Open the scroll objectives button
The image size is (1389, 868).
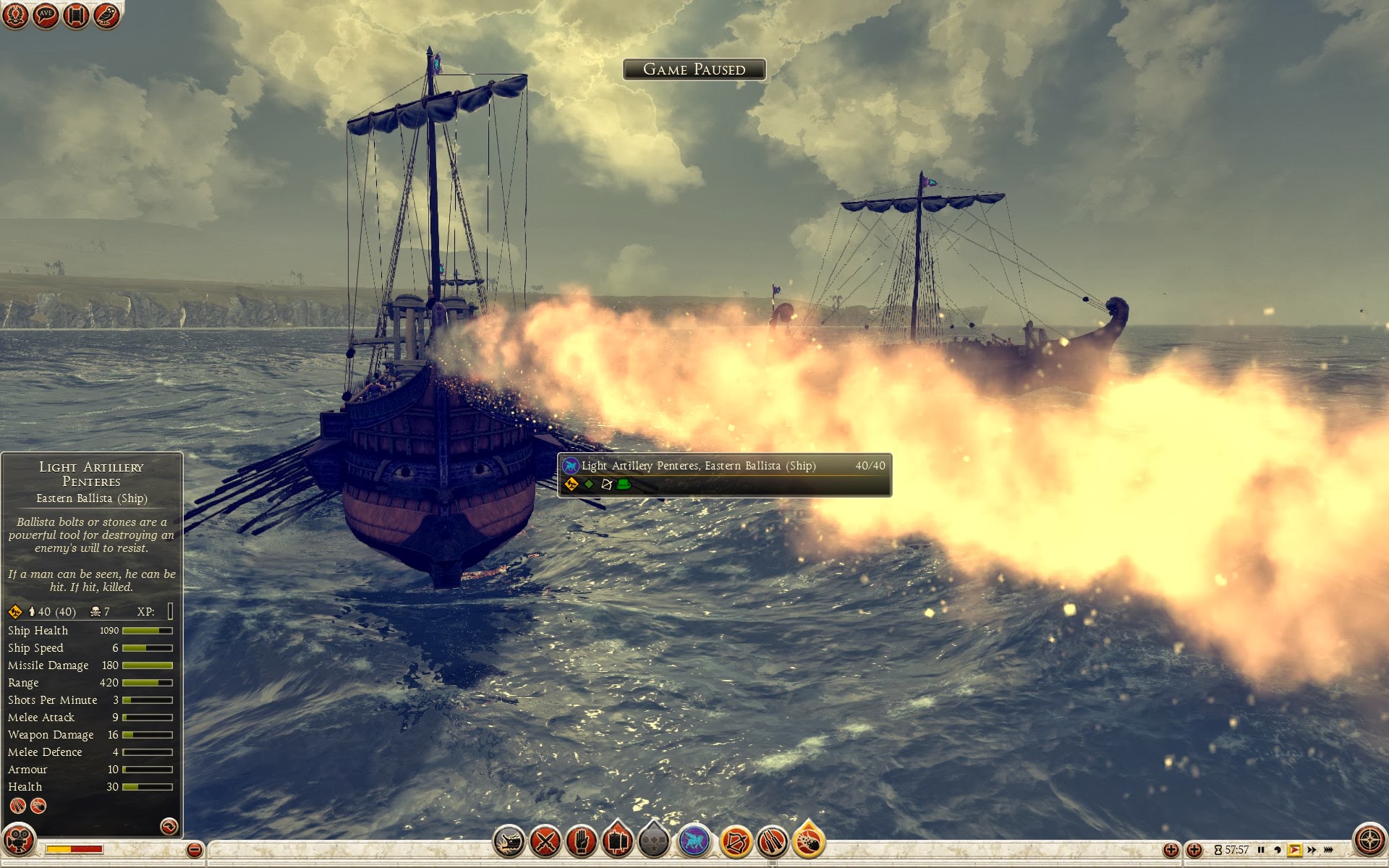point(76,15)
